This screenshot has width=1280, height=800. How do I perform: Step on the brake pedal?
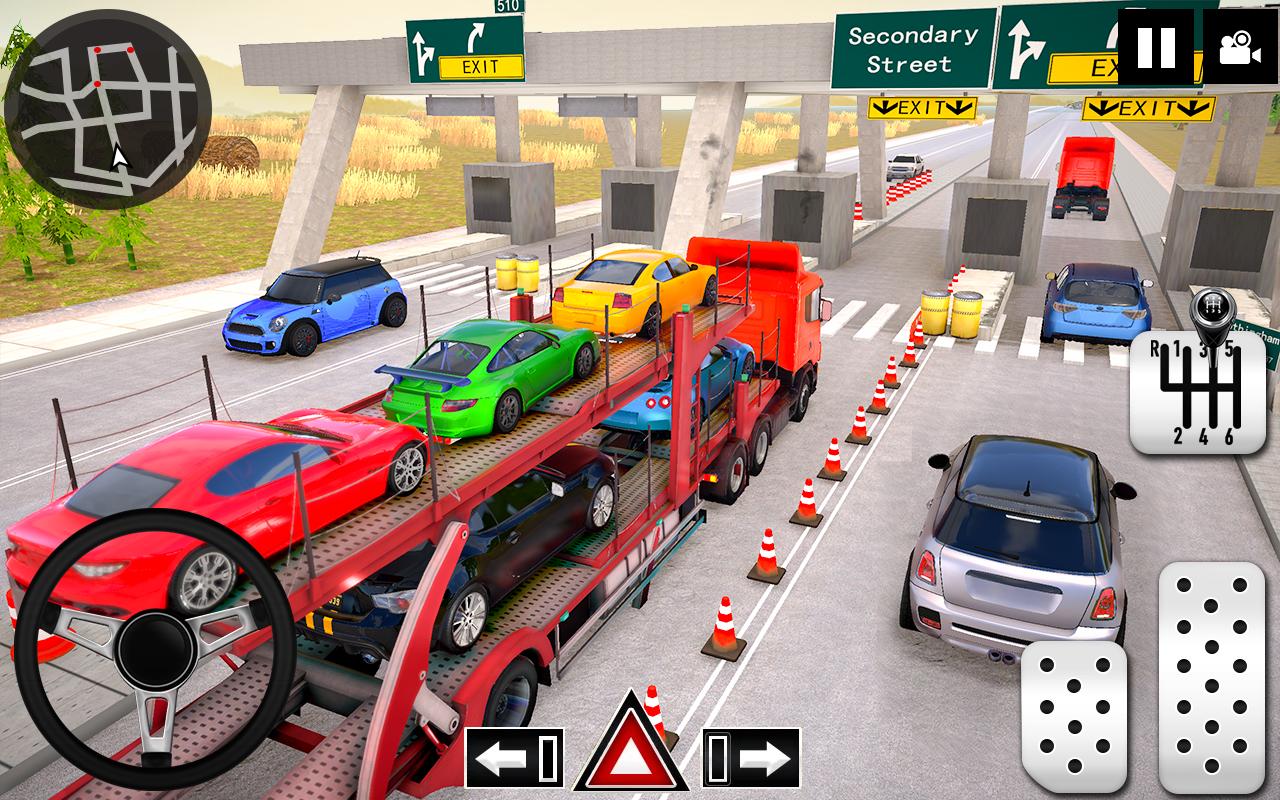click(x=1074, y=716)
